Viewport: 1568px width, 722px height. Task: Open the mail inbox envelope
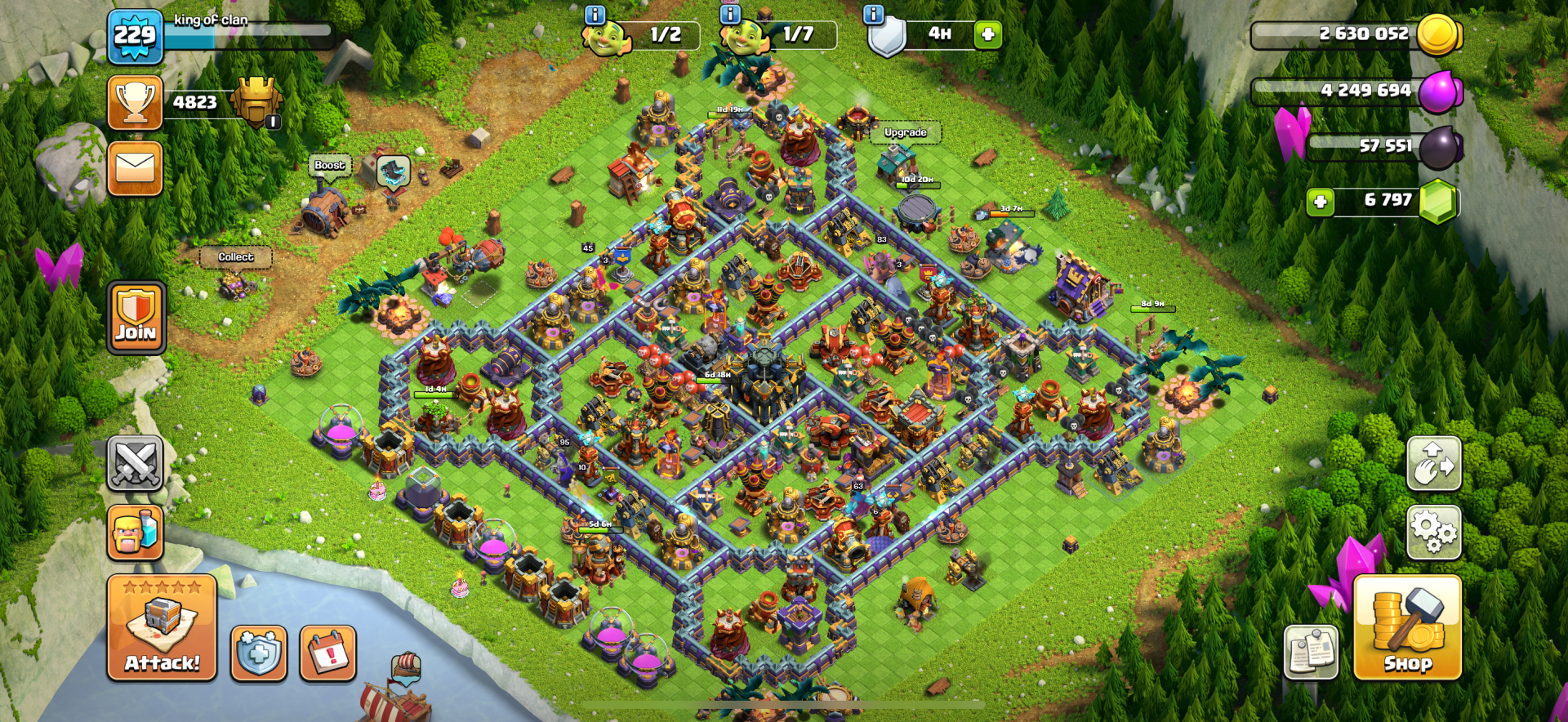pyautogui.click(x=136, y=168)
